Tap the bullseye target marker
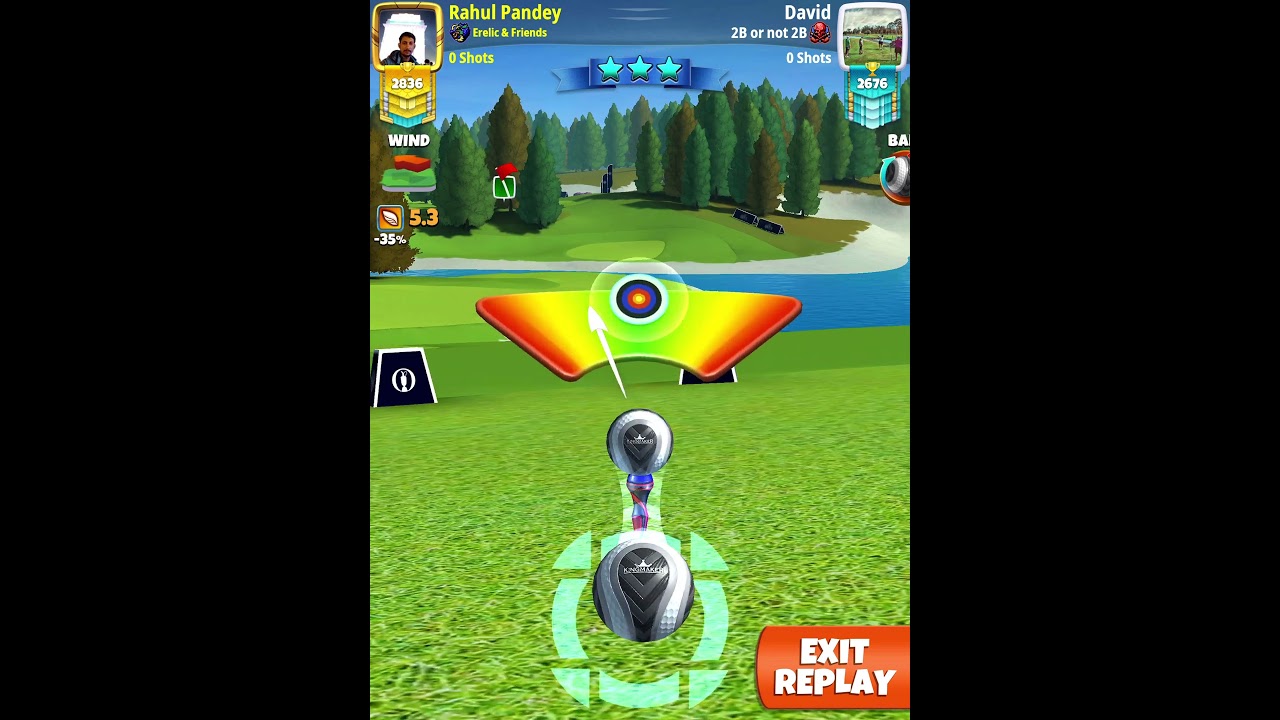This screenshot has width=1280, height=720. 638,299
